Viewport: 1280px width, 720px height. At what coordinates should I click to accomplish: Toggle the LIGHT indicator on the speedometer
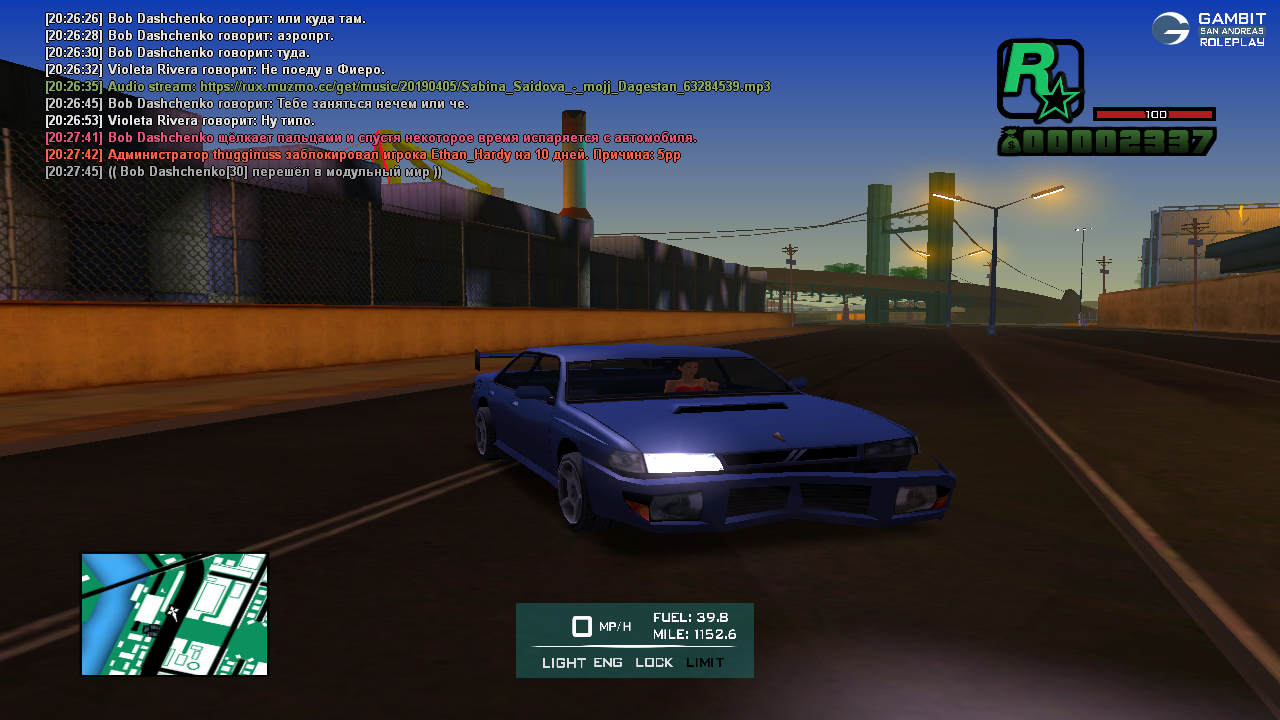(564, 663)
